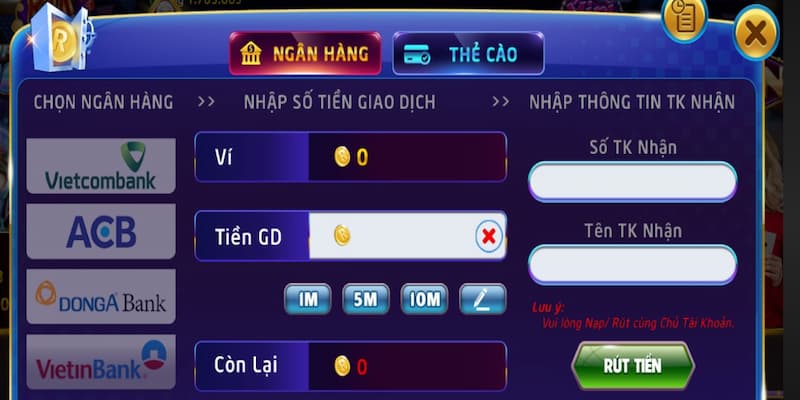Pick DongA Bank option
This screenshot has height=400, width=800.
click(x=101, y=296)
